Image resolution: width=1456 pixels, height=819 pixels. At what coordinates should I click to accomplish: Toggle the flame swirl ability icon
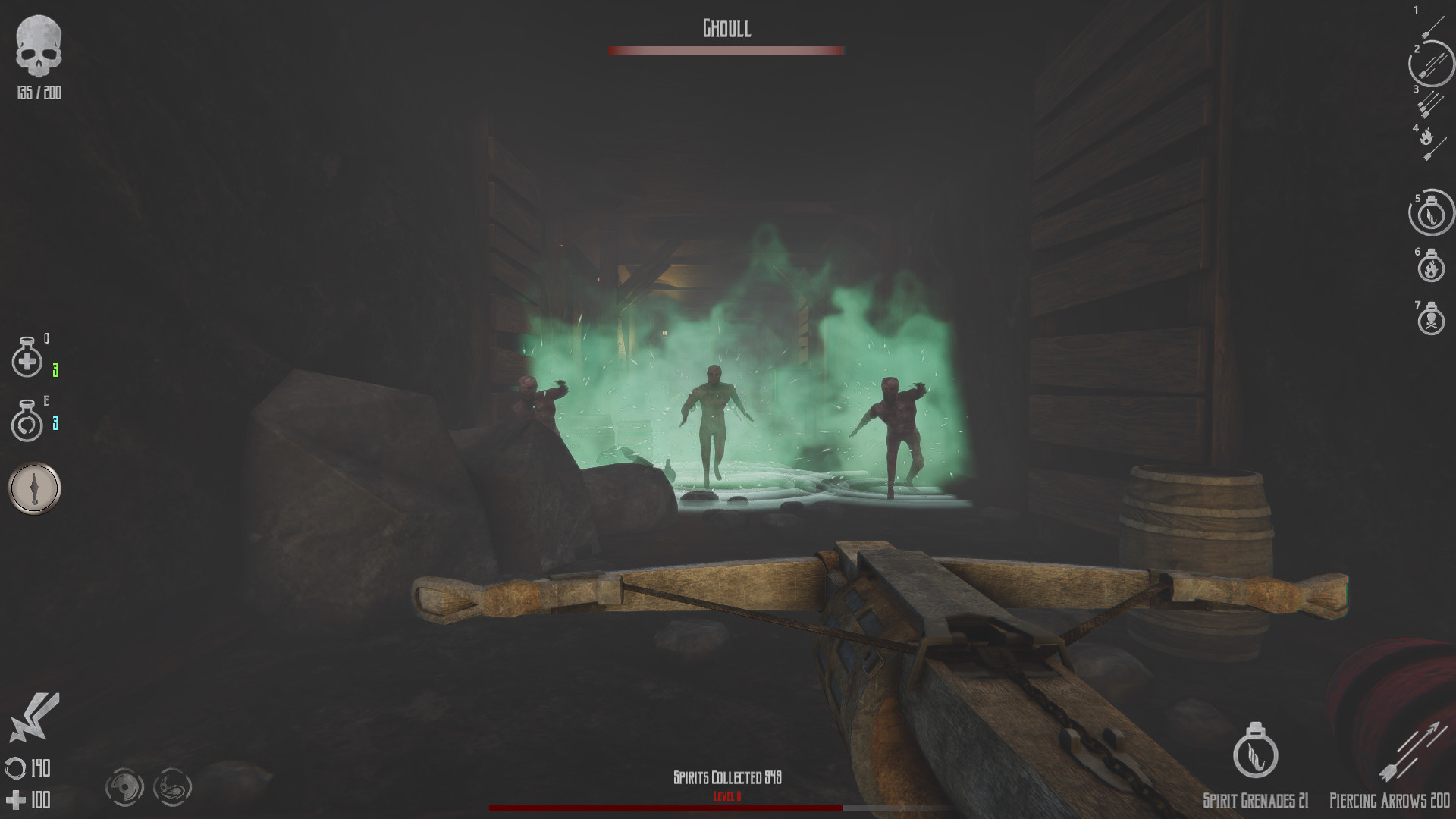pos(173,787)
